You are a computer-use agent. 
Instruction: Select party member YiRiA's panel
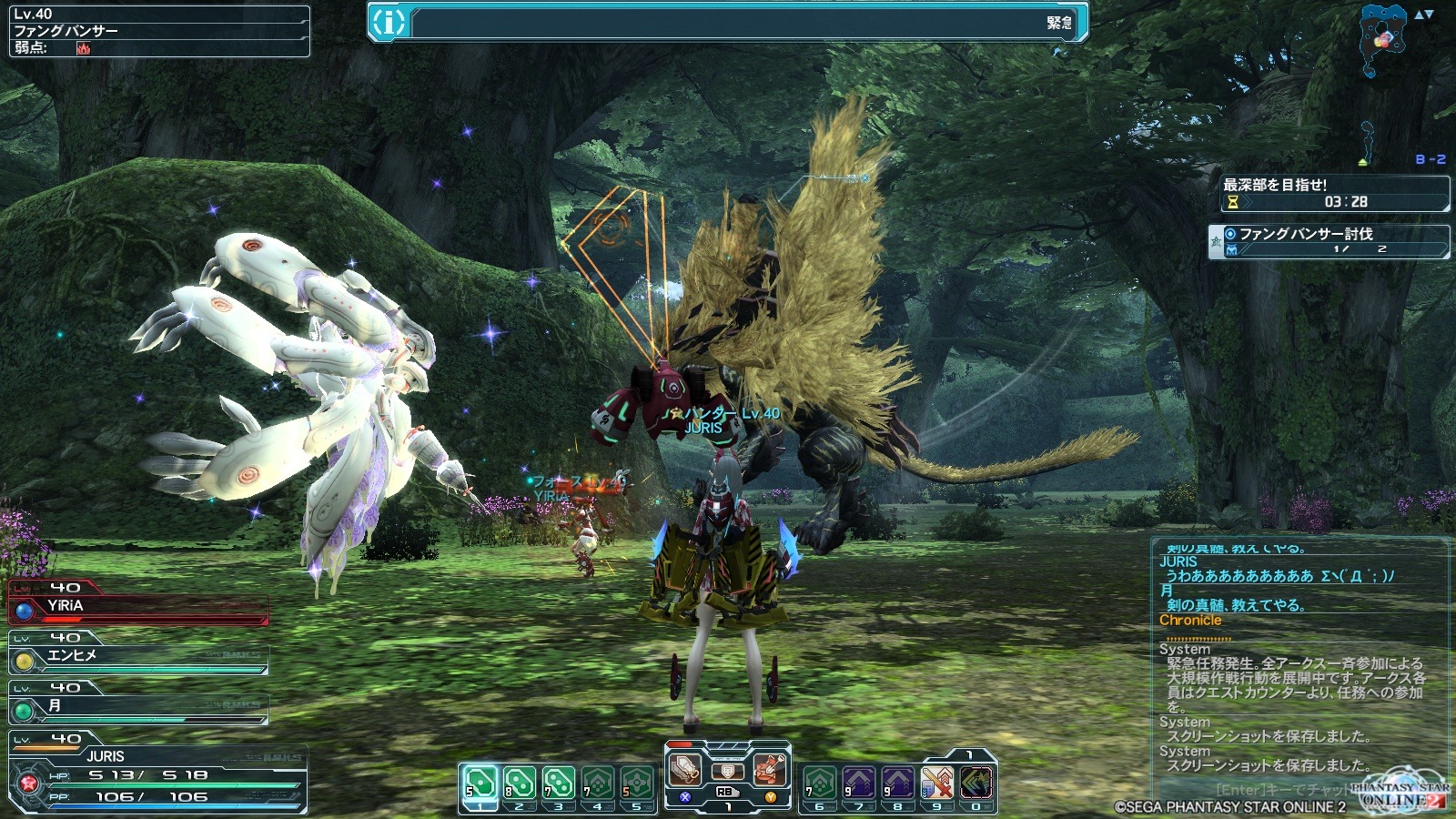[x=138, y=606]
